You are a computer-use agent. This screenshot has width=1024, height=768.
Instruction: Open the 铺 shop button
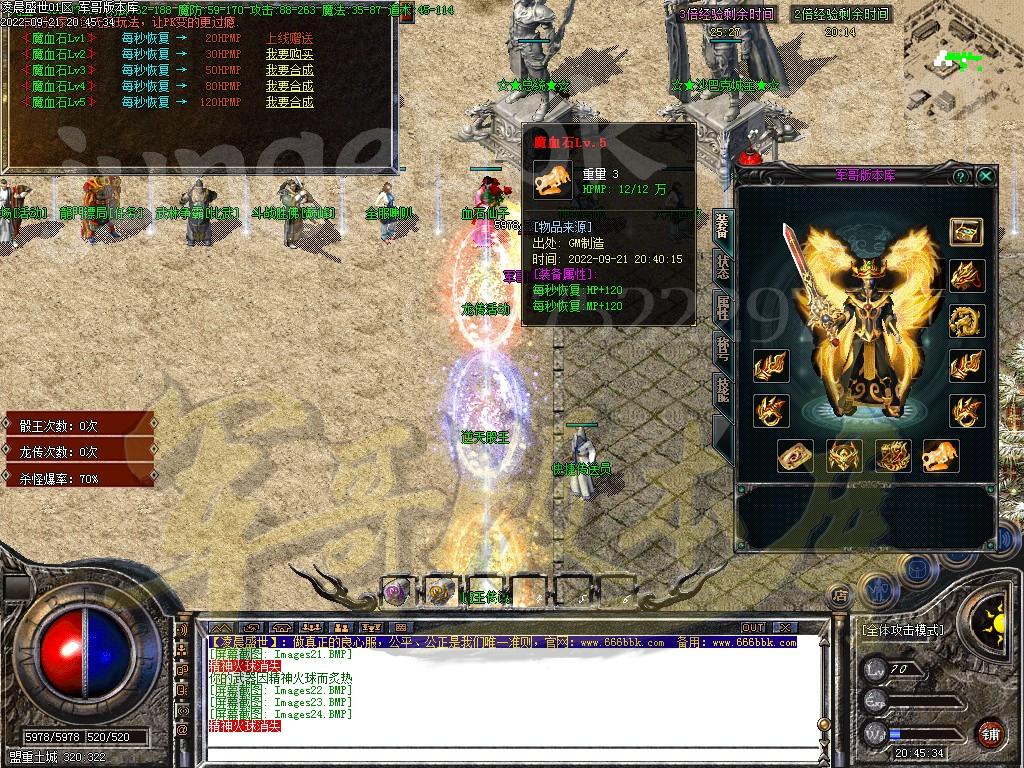click(x=989, y=732)
